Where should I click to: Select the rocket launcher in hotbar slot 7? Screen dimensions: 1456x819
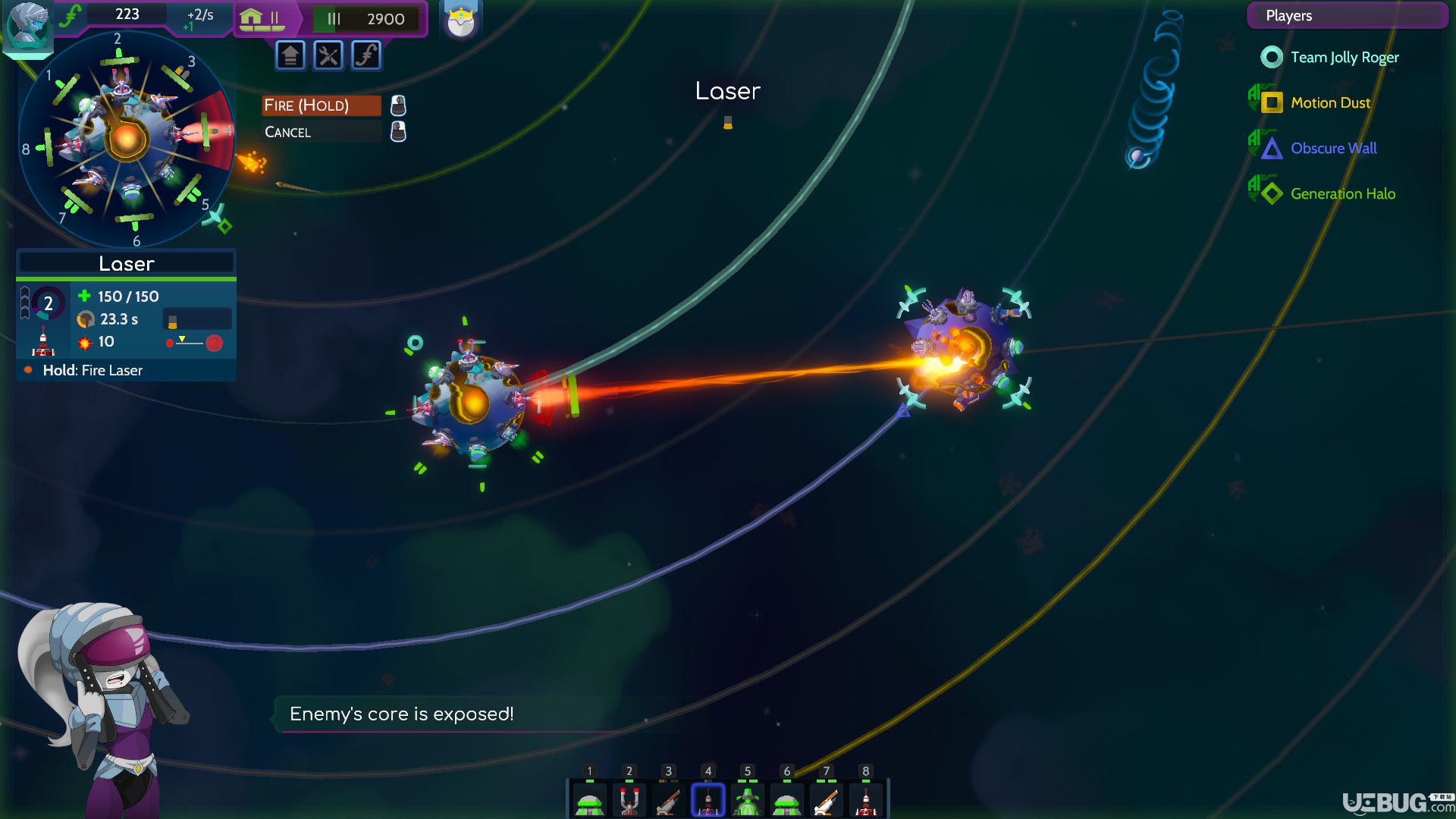click(x=826, y=801)
